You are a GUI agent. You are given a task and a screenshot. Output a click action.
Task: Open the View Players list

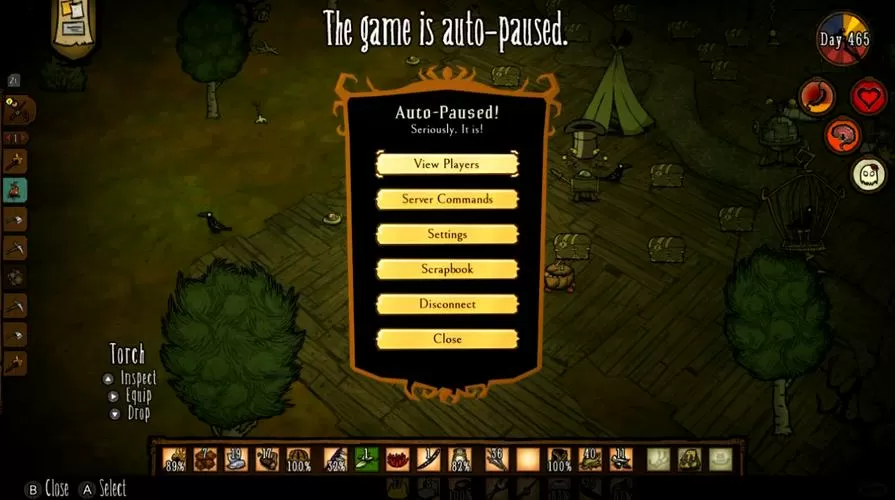click(447, 164)
